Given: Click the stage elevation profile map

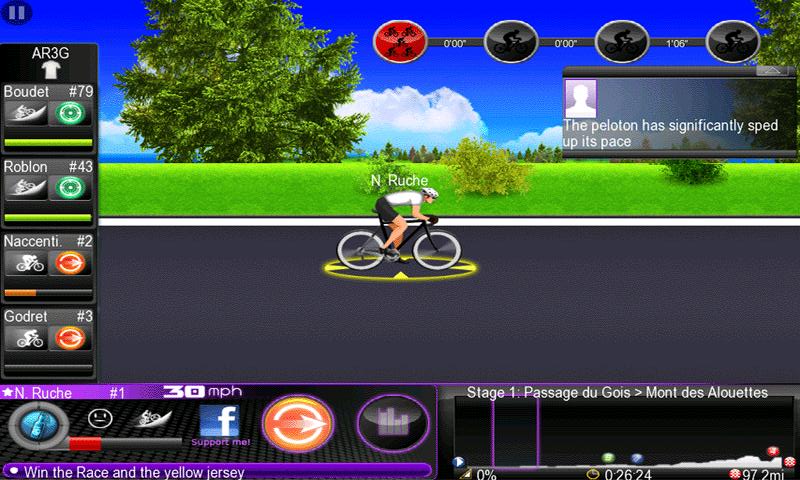Looking at the screenshot, I should pos(619,431).
